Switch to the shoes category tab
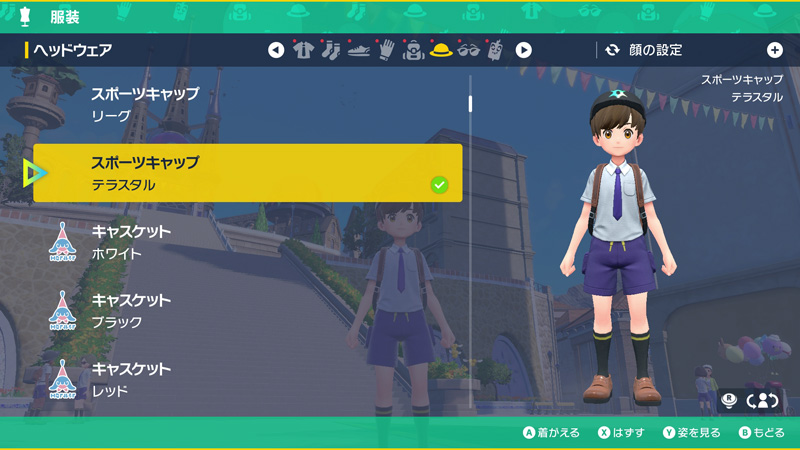Viewport: 800px width, 450px height. pyautogui.click(x=359, y=50)
